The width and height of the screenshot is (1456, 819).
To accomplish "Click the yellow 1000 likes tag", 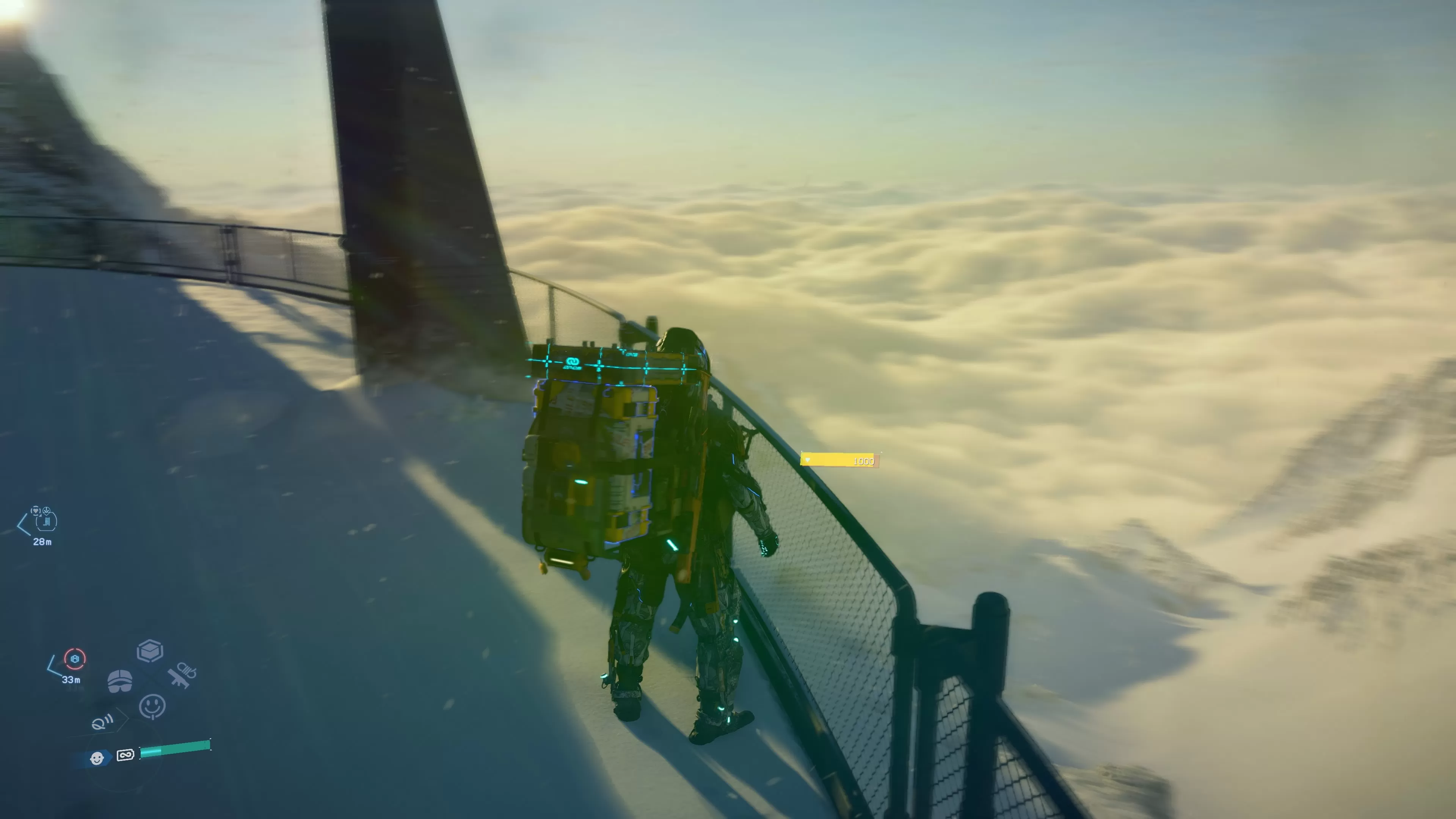I will (840, 461).
